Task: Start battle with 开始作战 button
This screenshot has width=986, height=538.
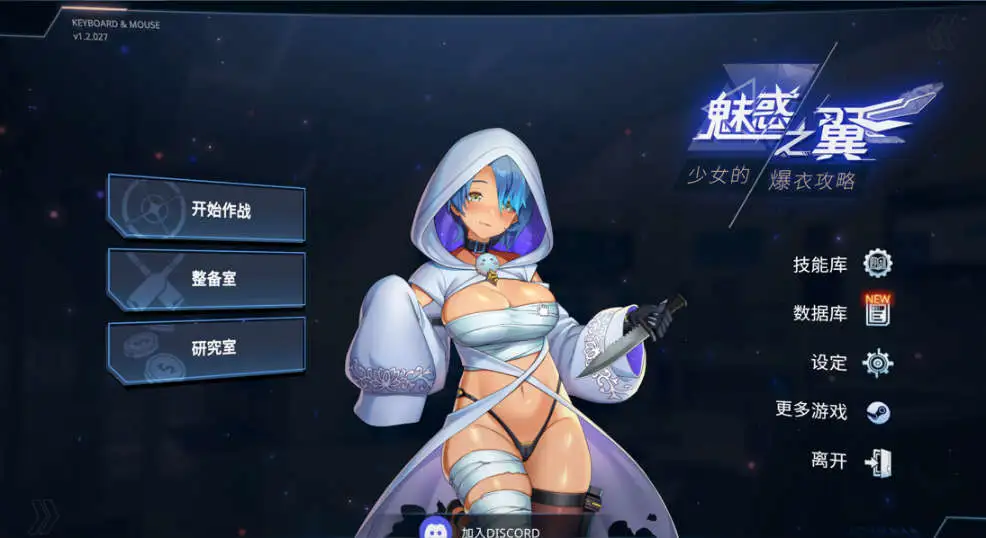Action: point(206,209)
